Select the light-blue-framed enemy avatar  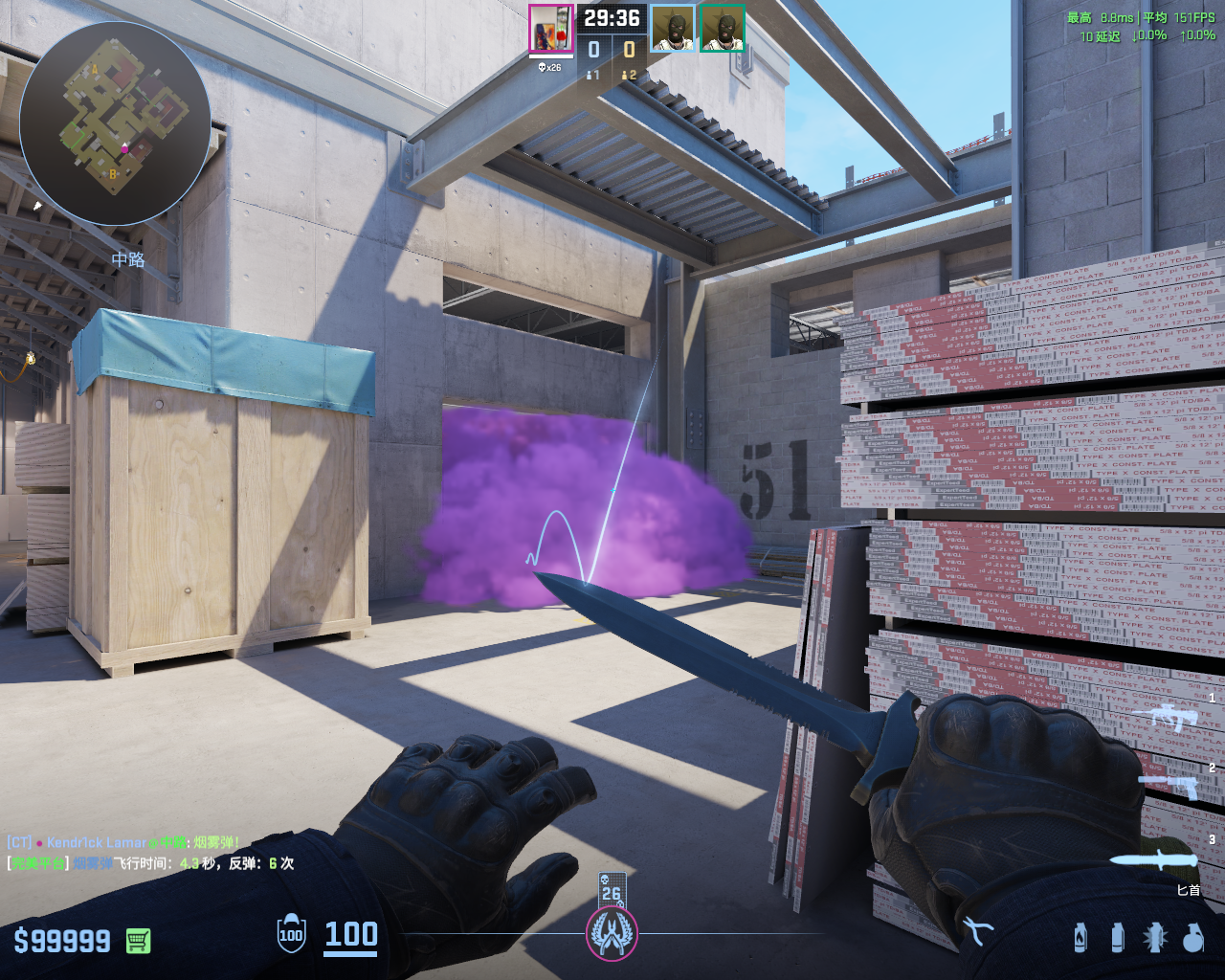pos(673,29)
